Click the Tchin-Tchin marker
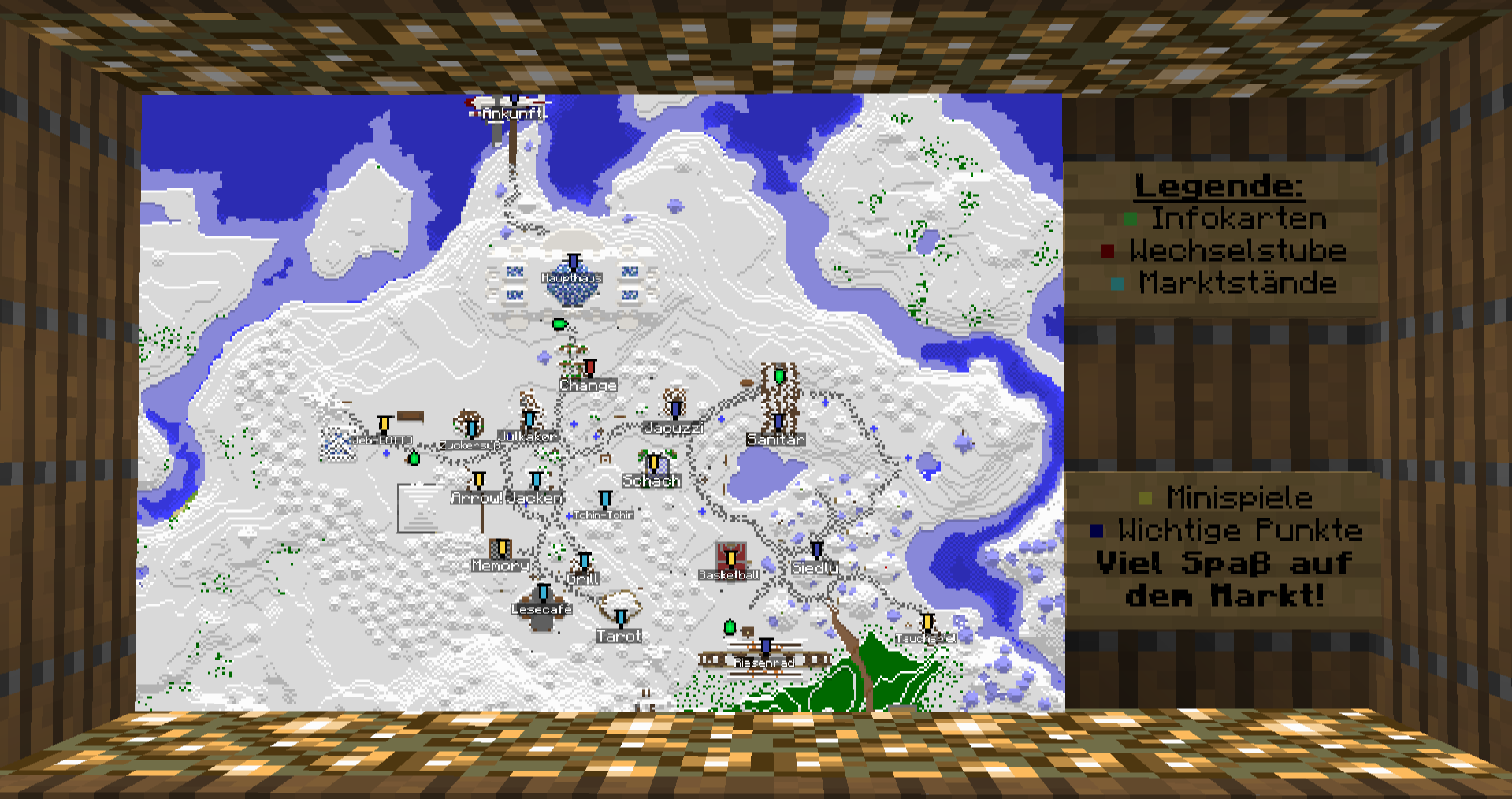The height and width of the screenshot is (799, 1512). [605, 500]
